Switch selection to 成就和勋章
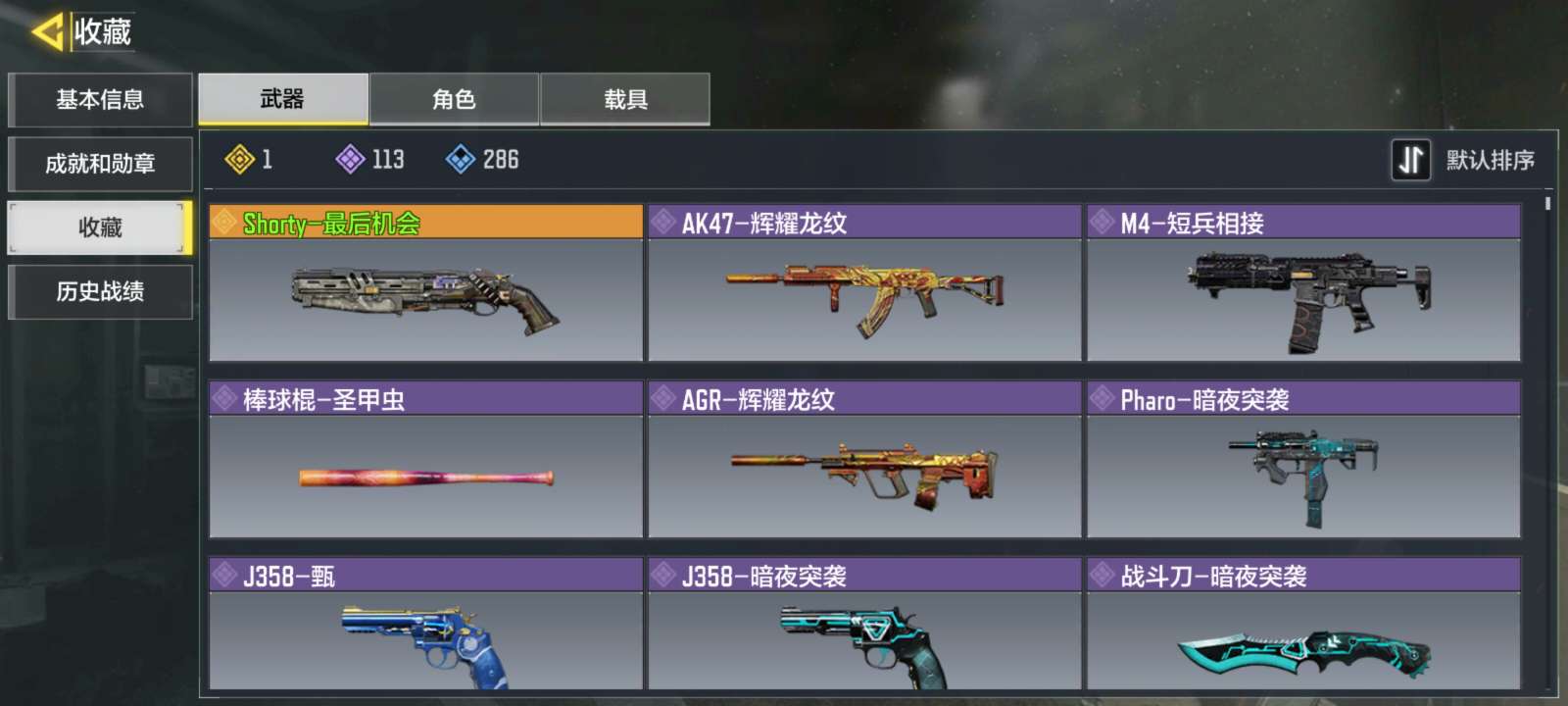This screenshot has width=1568, height=706. tap(98, 164)
